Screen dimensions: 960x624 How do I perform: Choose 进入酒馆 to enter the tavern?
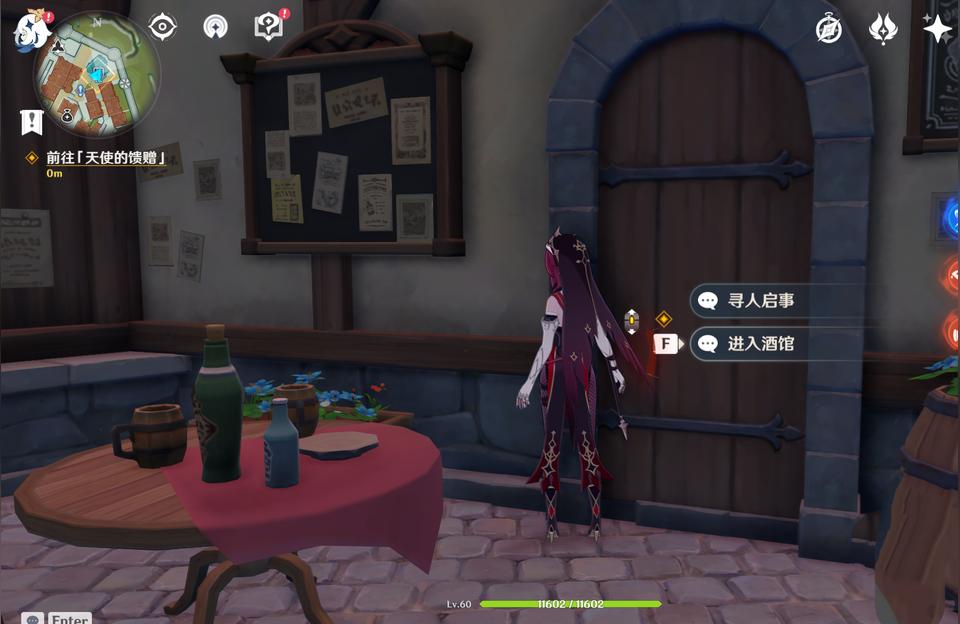click(760, 344)
